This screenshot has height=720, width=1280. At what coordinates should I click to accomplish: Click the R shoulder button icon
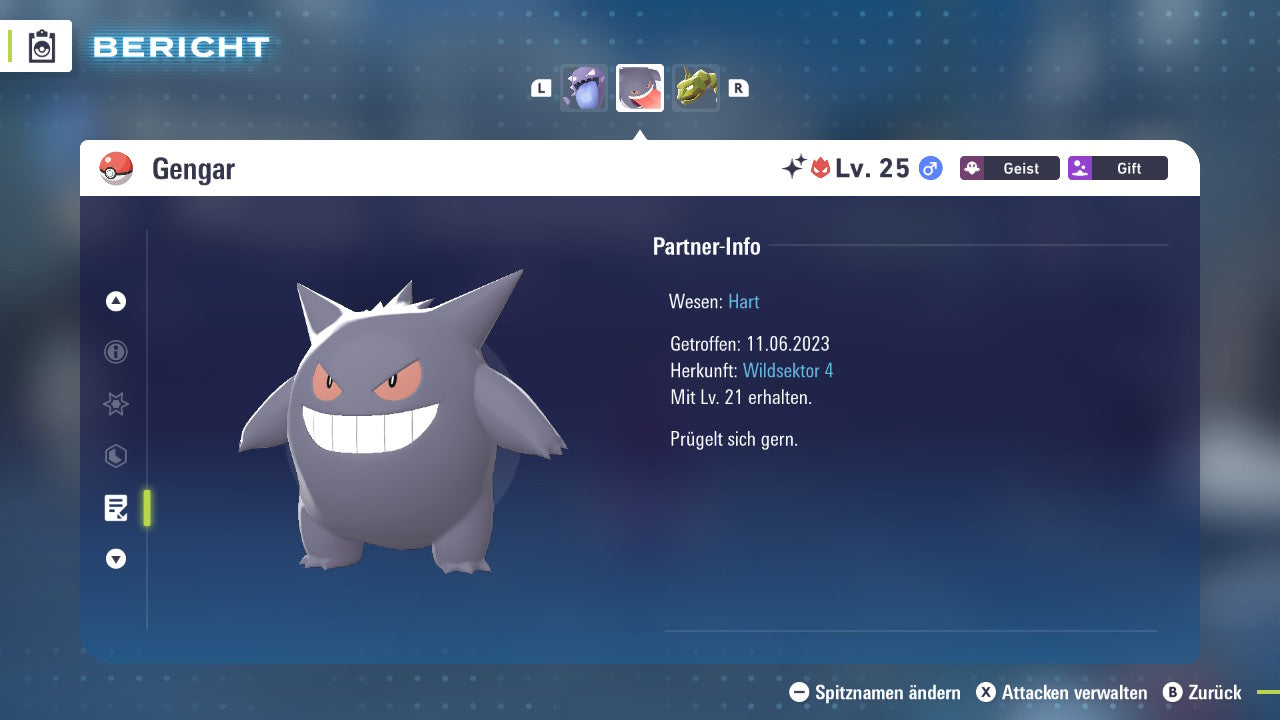[x=738, y=87]
